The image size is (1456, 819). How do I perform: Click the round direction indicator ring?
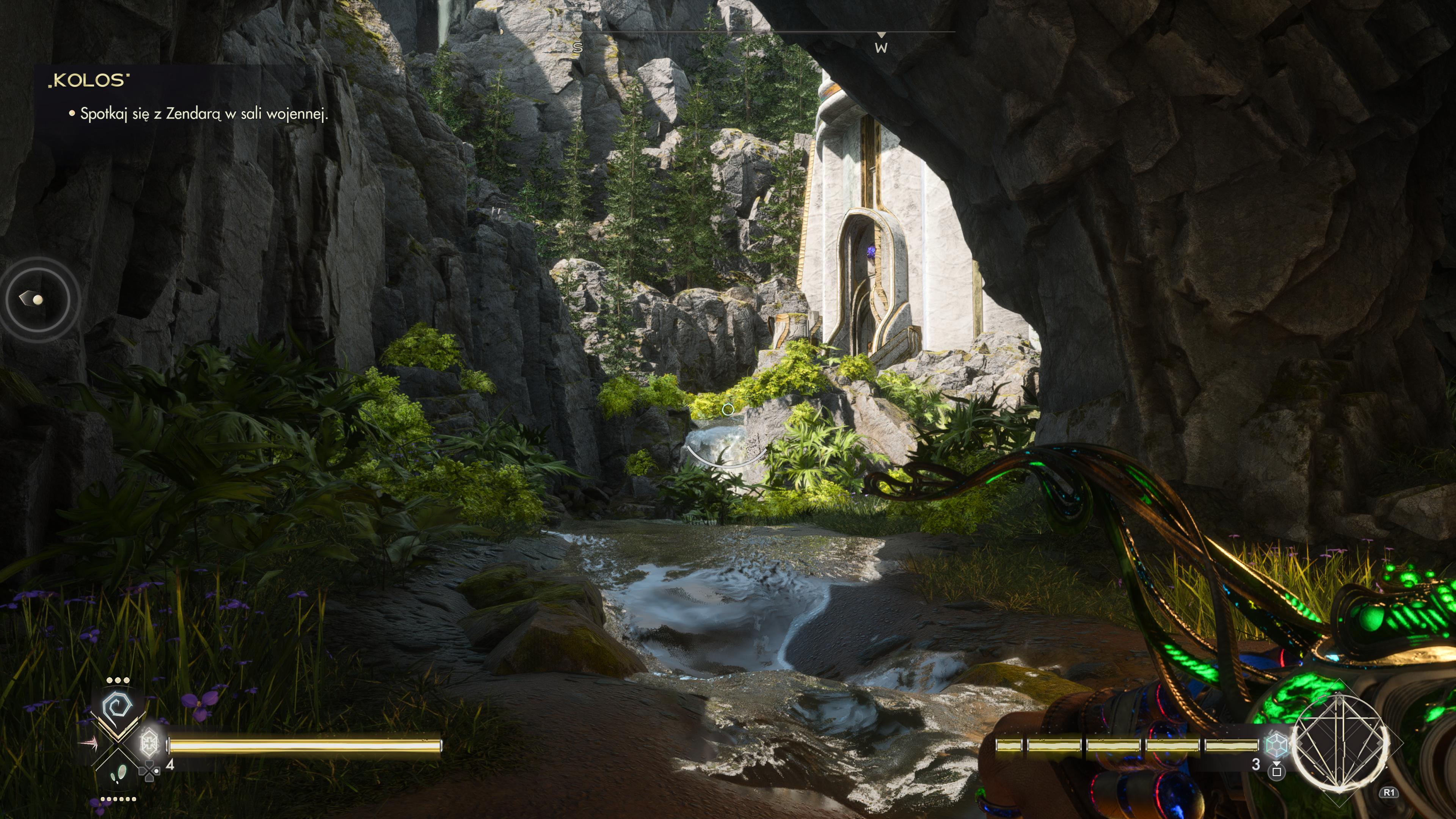point(37,298)
